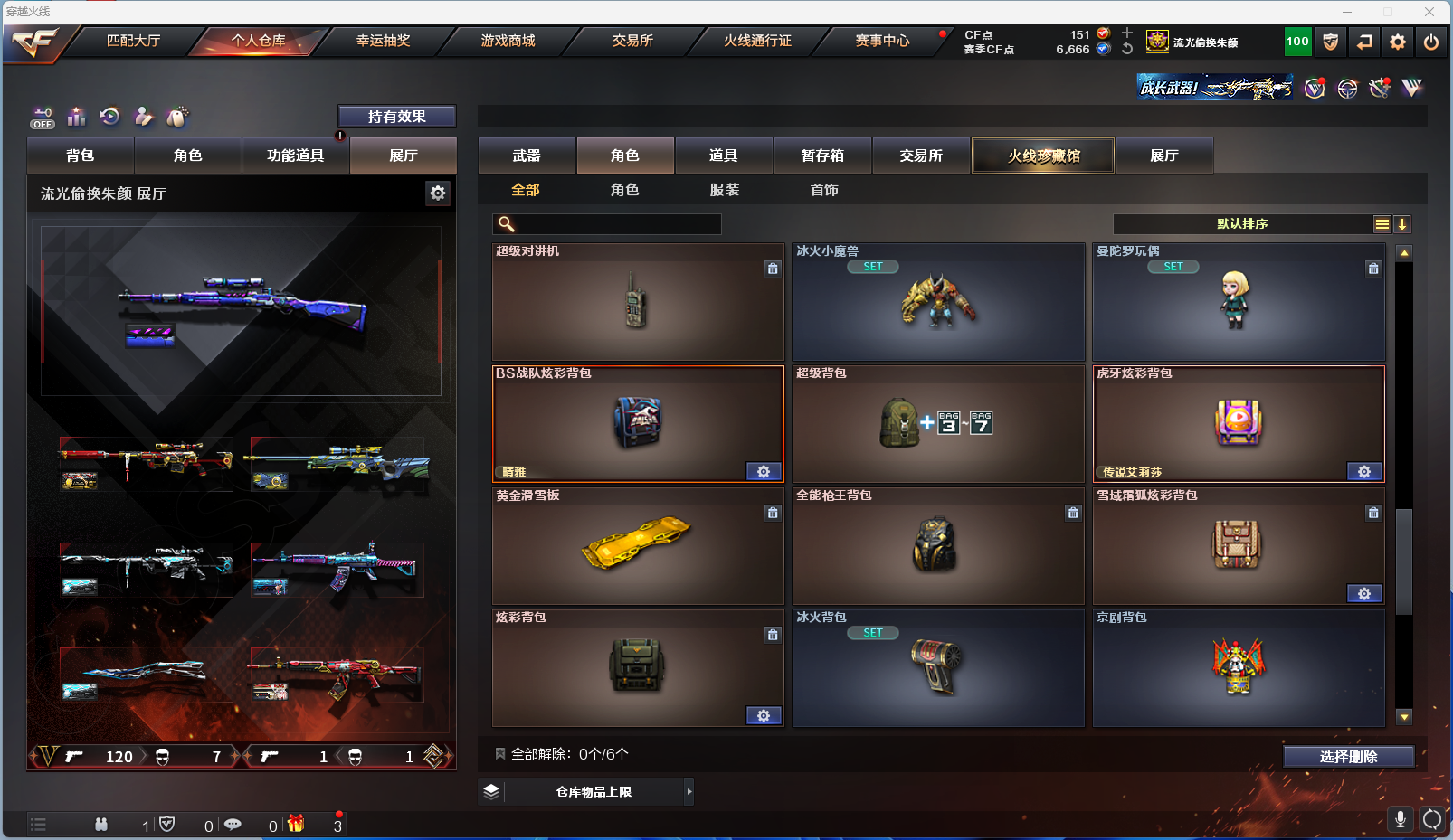
Task: Switch to the 背包 tab
Action: 81,156
